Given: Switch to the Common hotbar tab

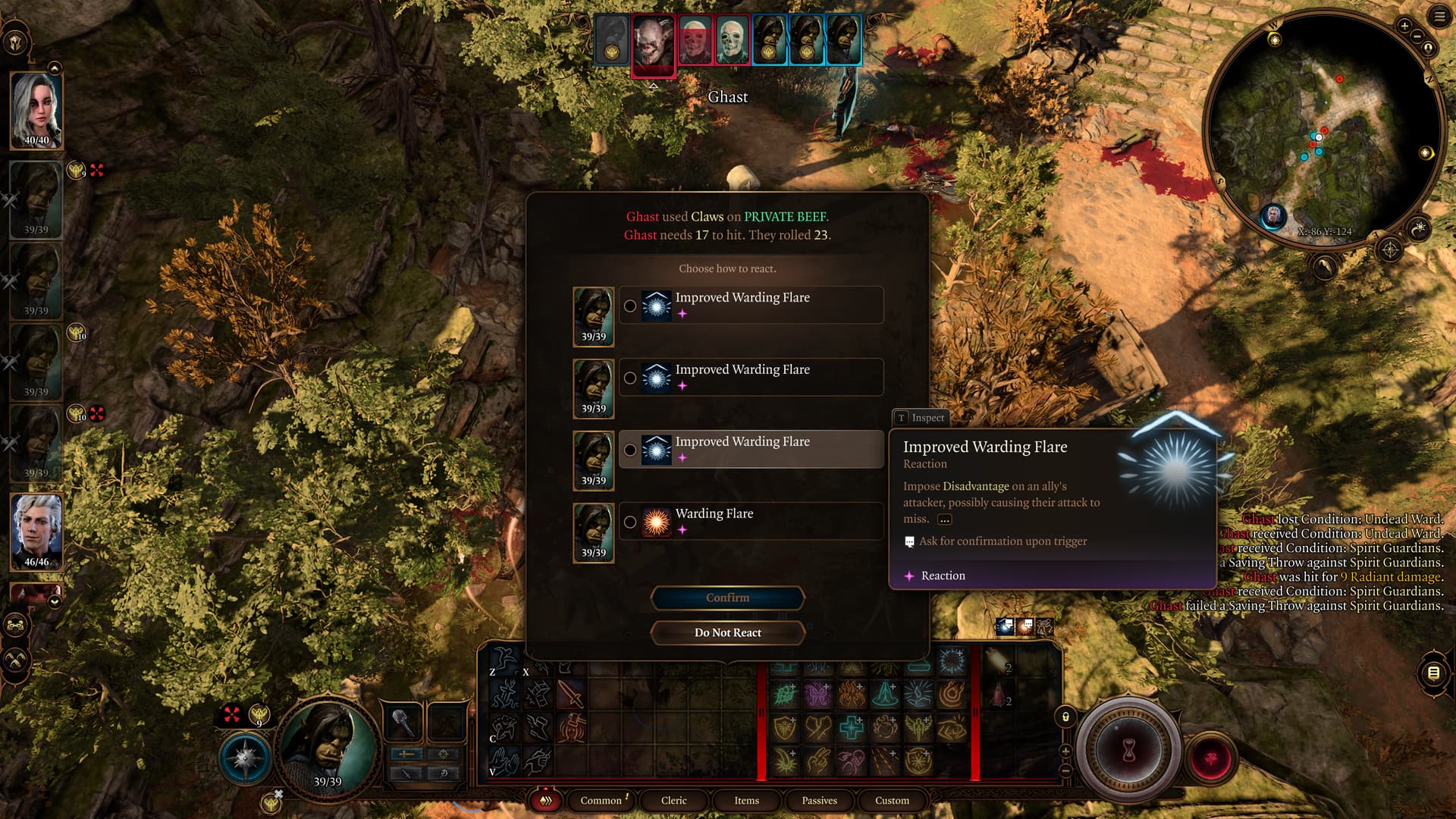Looking at the screenshot, I should (601, 800).
